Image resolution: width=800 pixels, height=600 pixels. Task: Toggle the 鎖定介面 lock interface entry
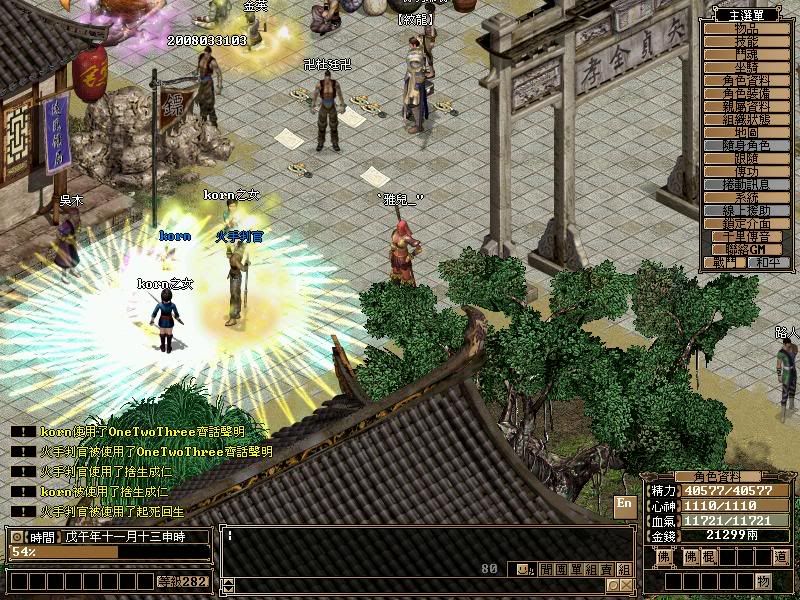(x=747, y=223)
